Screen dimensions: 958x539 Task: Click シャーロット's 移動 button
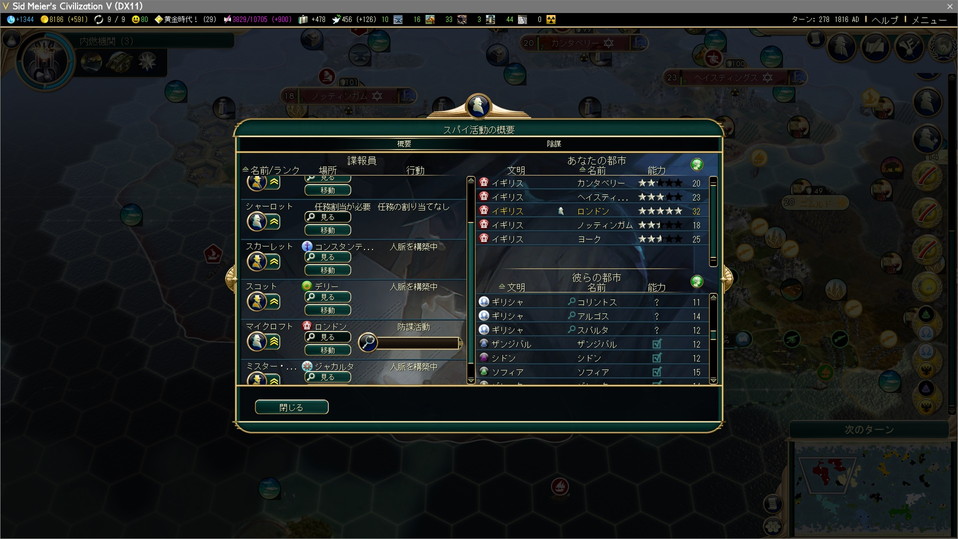click(x=328, y=230)
